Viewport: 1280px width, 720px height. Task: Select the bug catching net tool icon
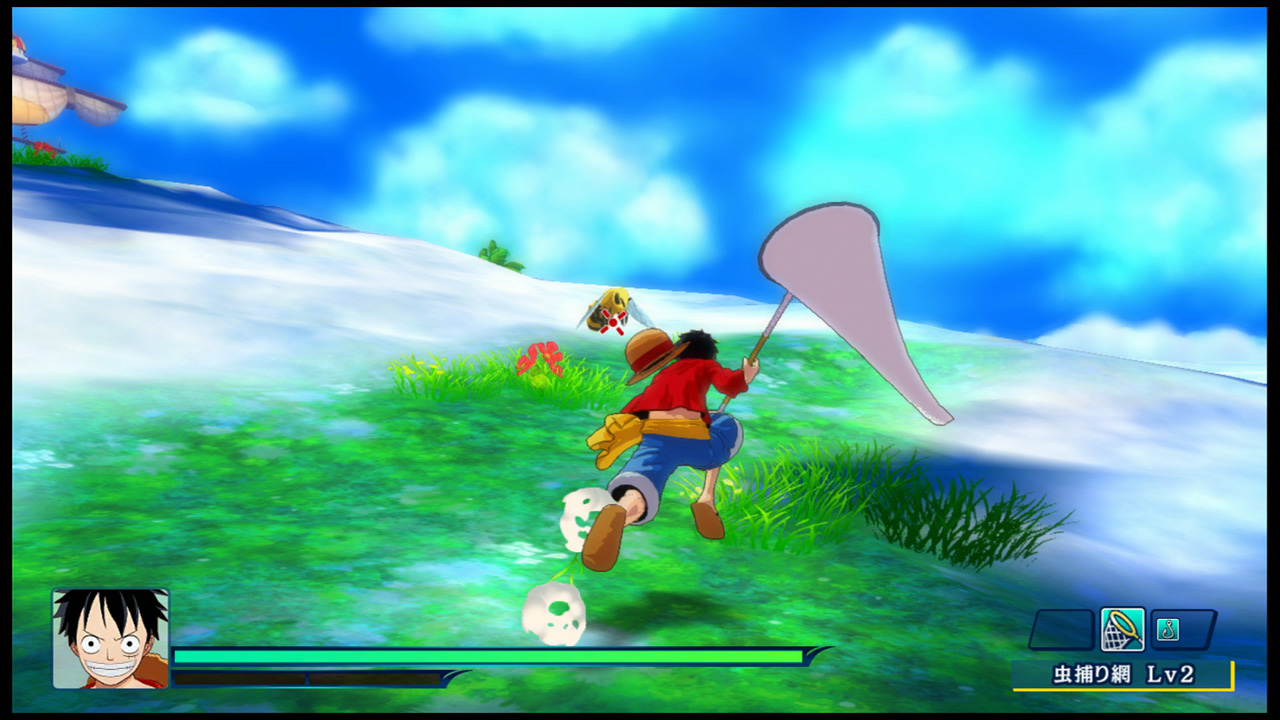(x=1122, y=629)
